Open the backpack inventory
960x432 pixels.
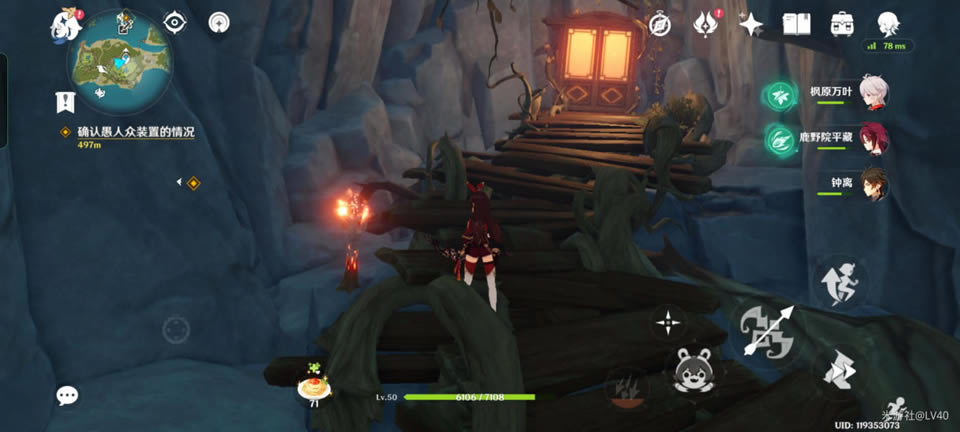842,23
